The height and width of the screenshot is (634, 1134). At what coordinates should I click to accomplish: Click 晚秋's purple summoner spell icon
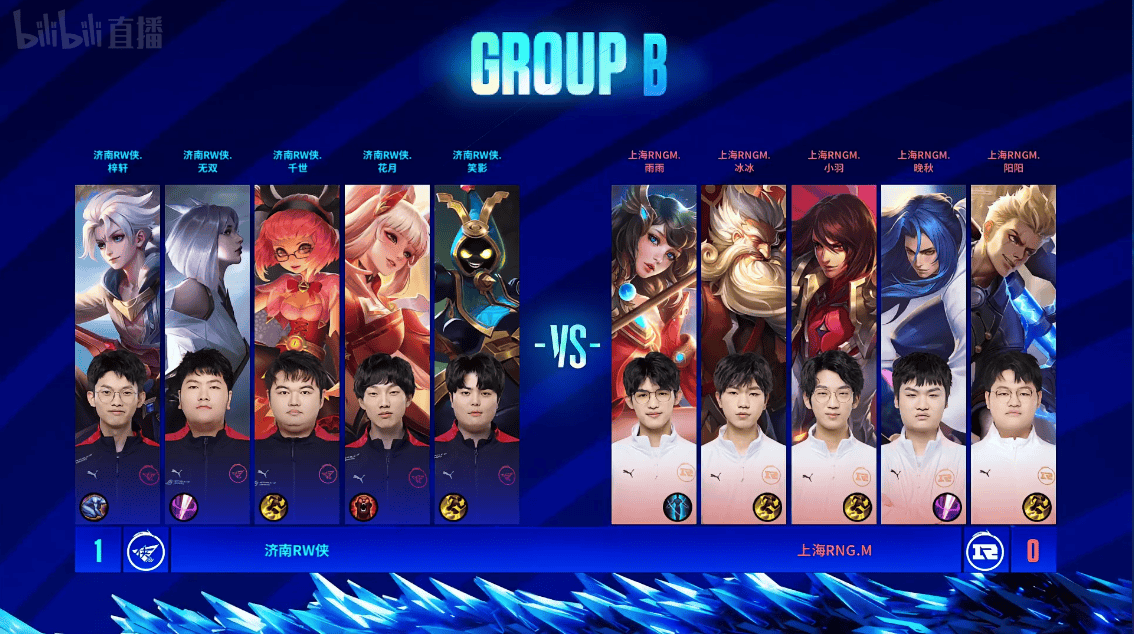[947, 507]
